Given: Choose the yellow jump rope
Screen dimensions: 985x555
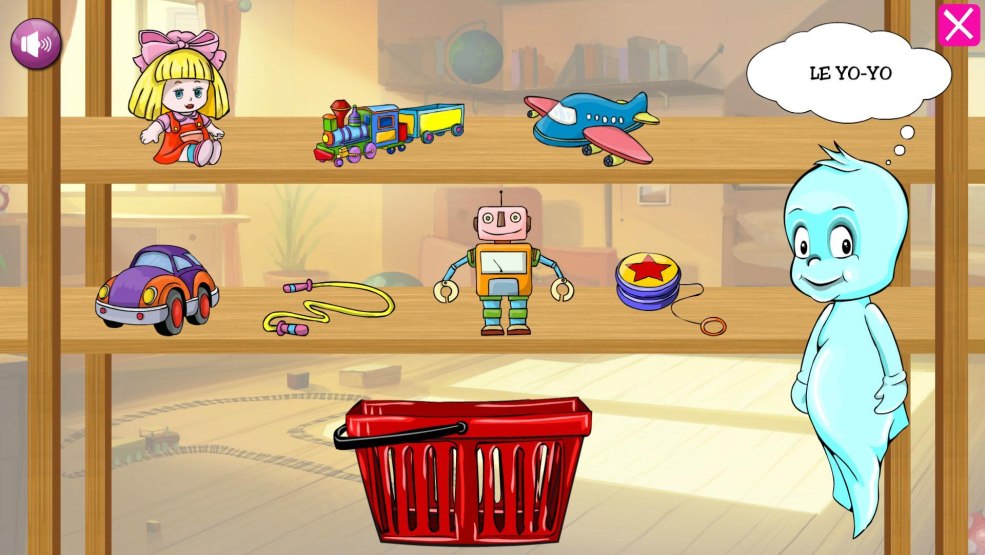Looking at the screenshot, I should click(x=327, y=305).
